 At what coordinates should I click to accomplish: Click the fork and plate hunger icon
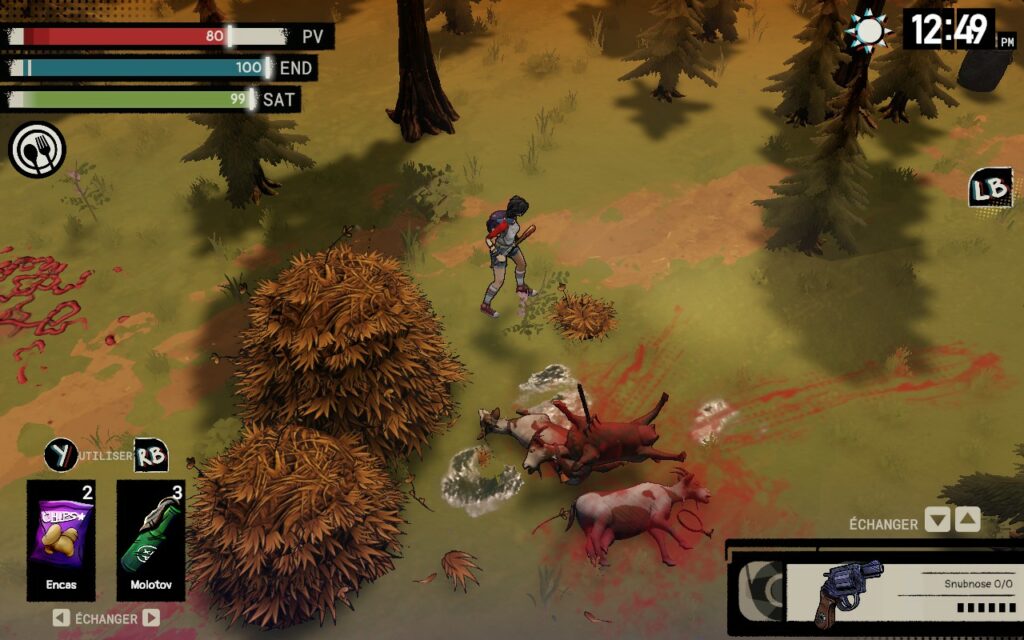[x=37, y=150]
